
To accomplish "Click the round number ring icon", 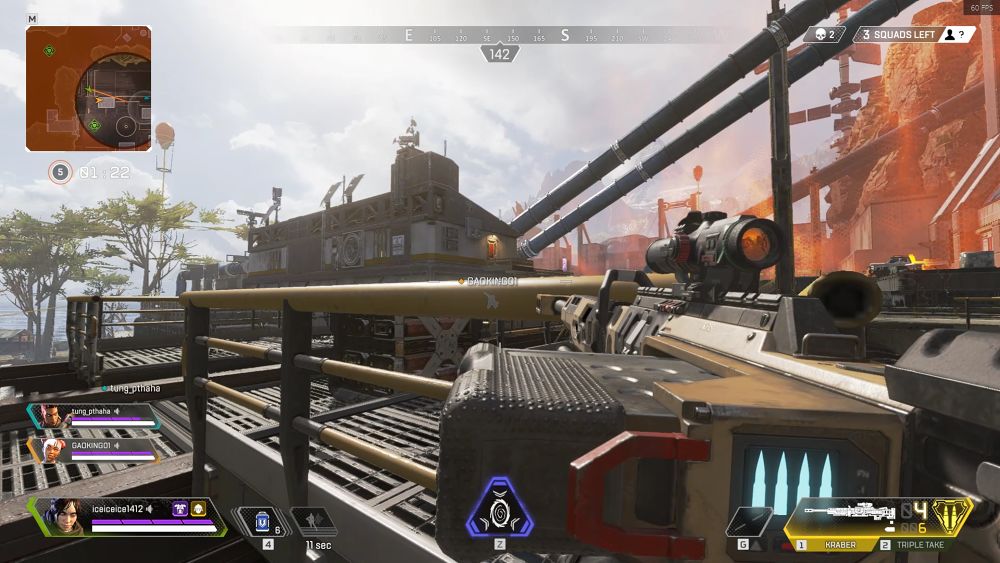I will 60,172.
